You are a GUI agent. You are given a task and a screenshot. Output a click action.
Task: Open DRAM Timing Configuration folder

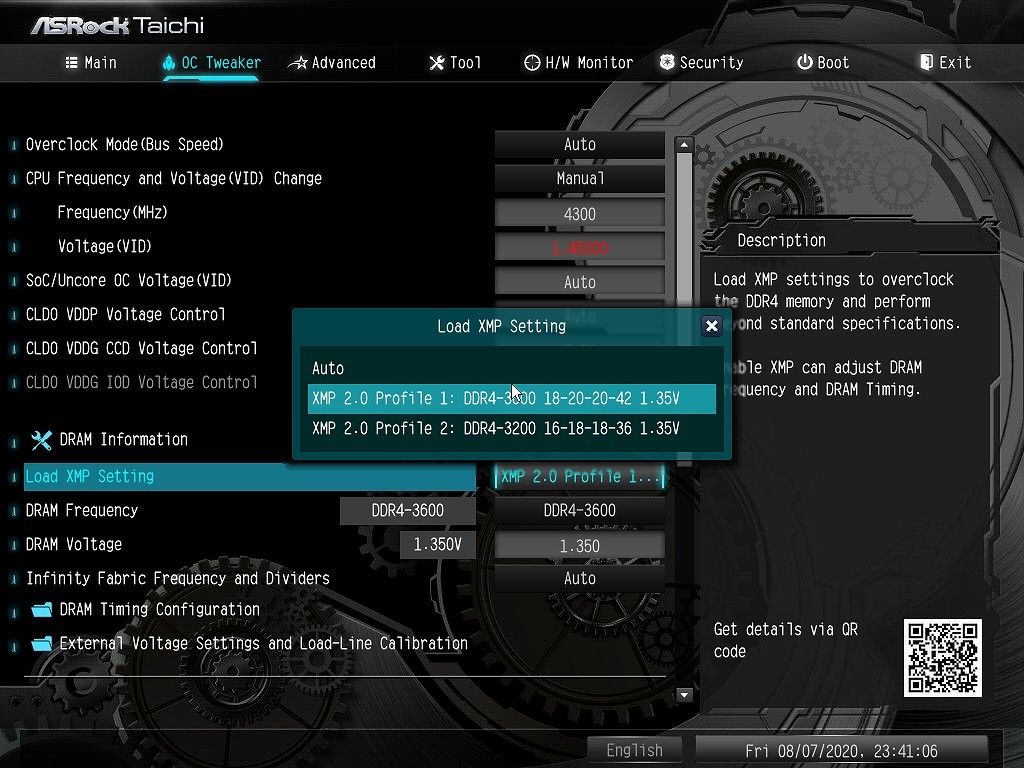[x=159, y=609]
